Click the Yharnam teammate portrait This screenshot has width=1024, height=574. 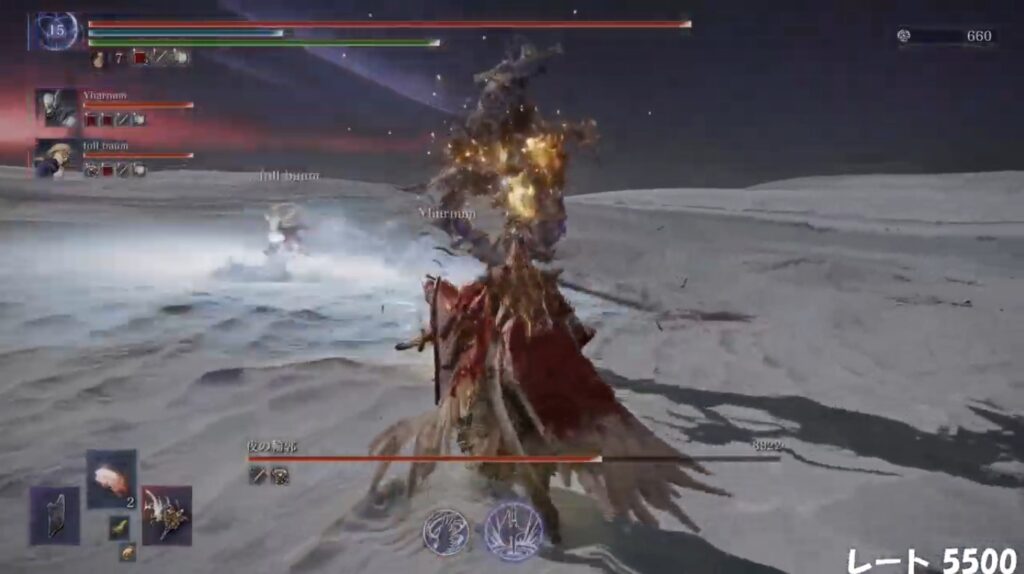56,107
